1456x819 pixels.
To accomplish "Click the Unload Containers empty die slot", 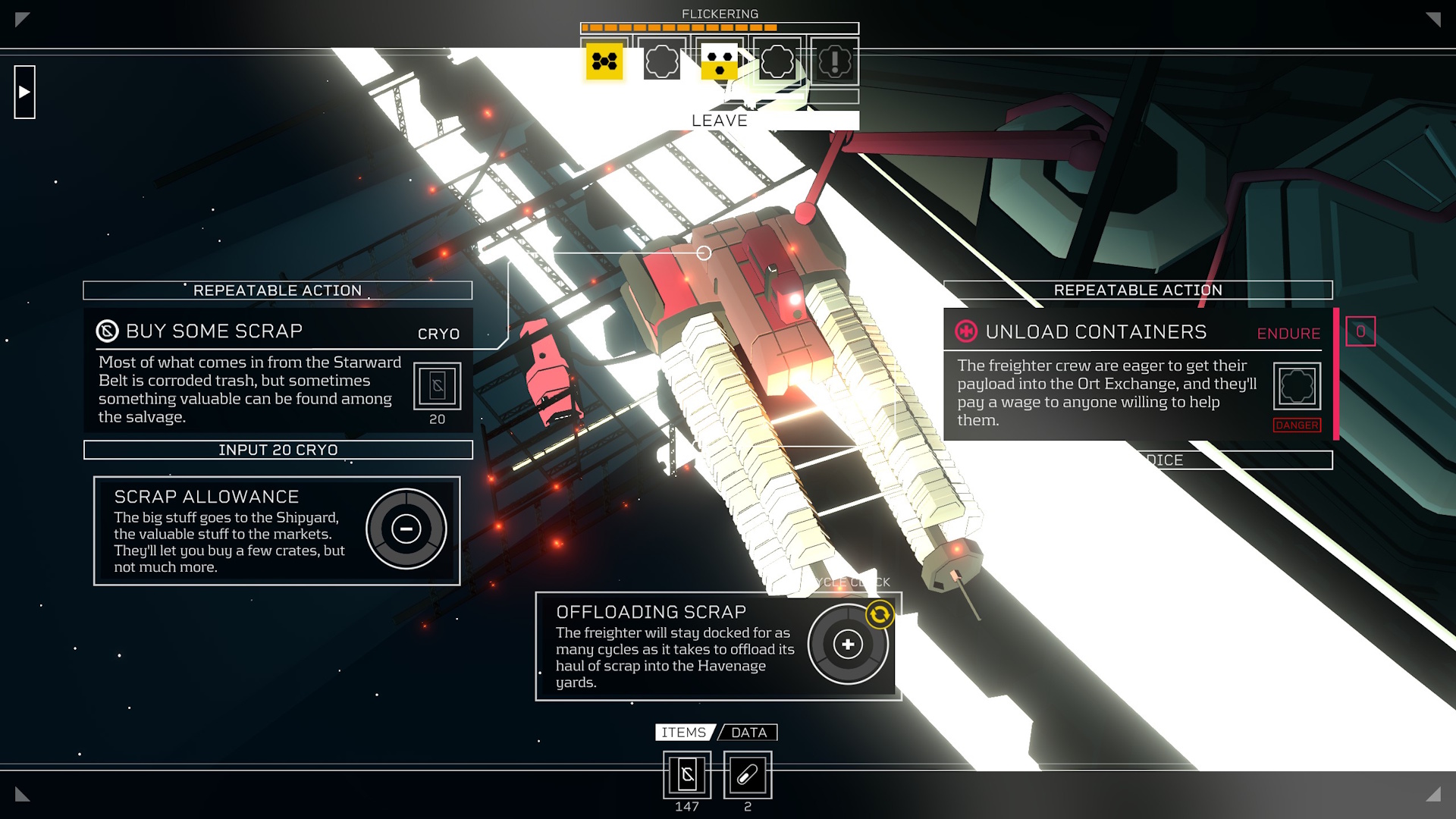I will tap(1297, 386).
